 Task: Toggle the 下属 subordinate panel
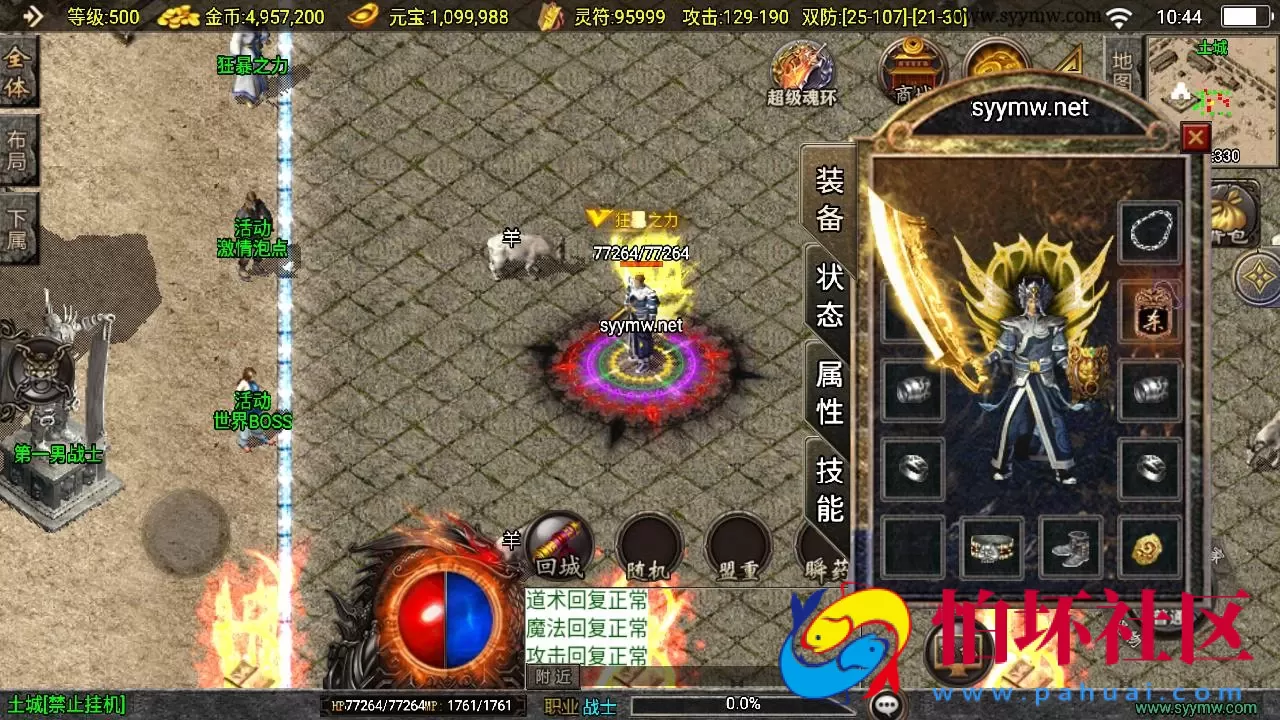click(x=16, y=222)
